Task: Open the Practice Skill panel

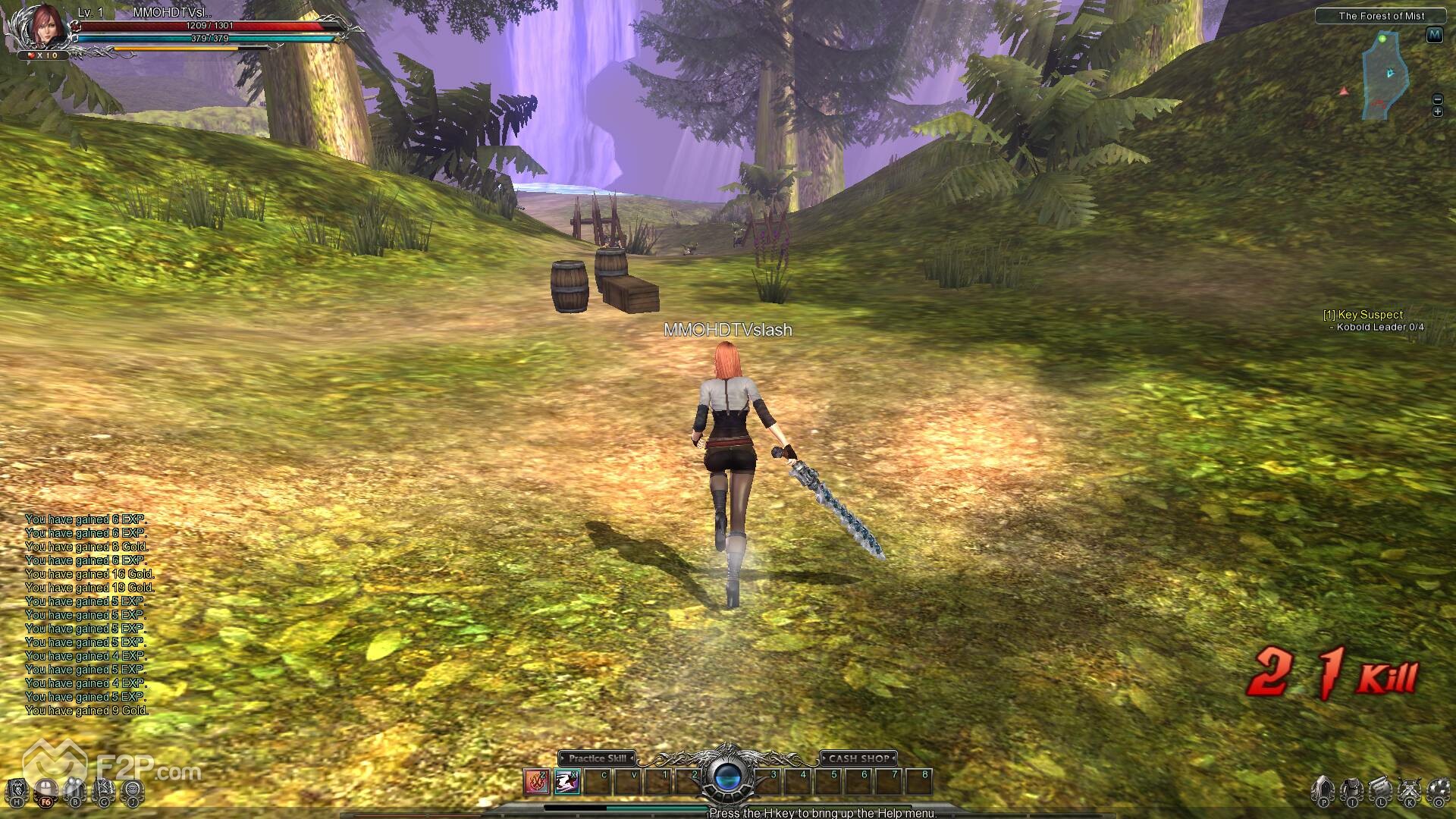Action: coord(597,758)
